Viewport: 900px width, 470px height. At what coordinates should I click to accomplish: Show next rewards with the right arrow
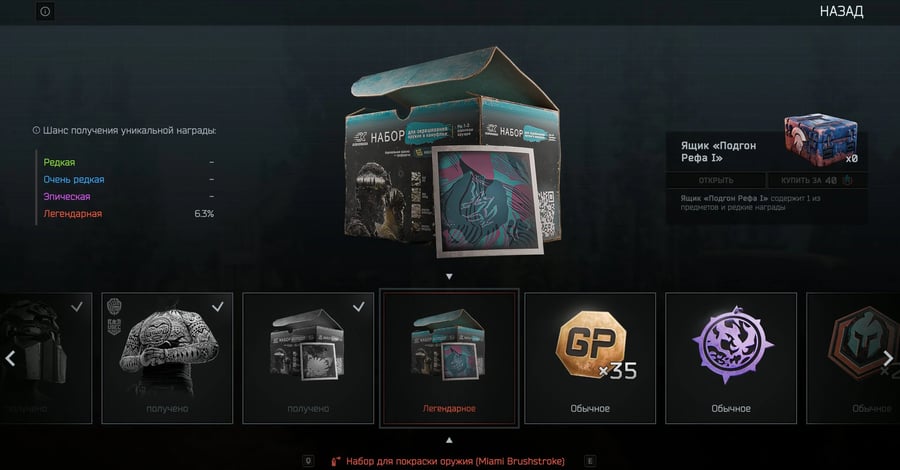click(886, 358)
